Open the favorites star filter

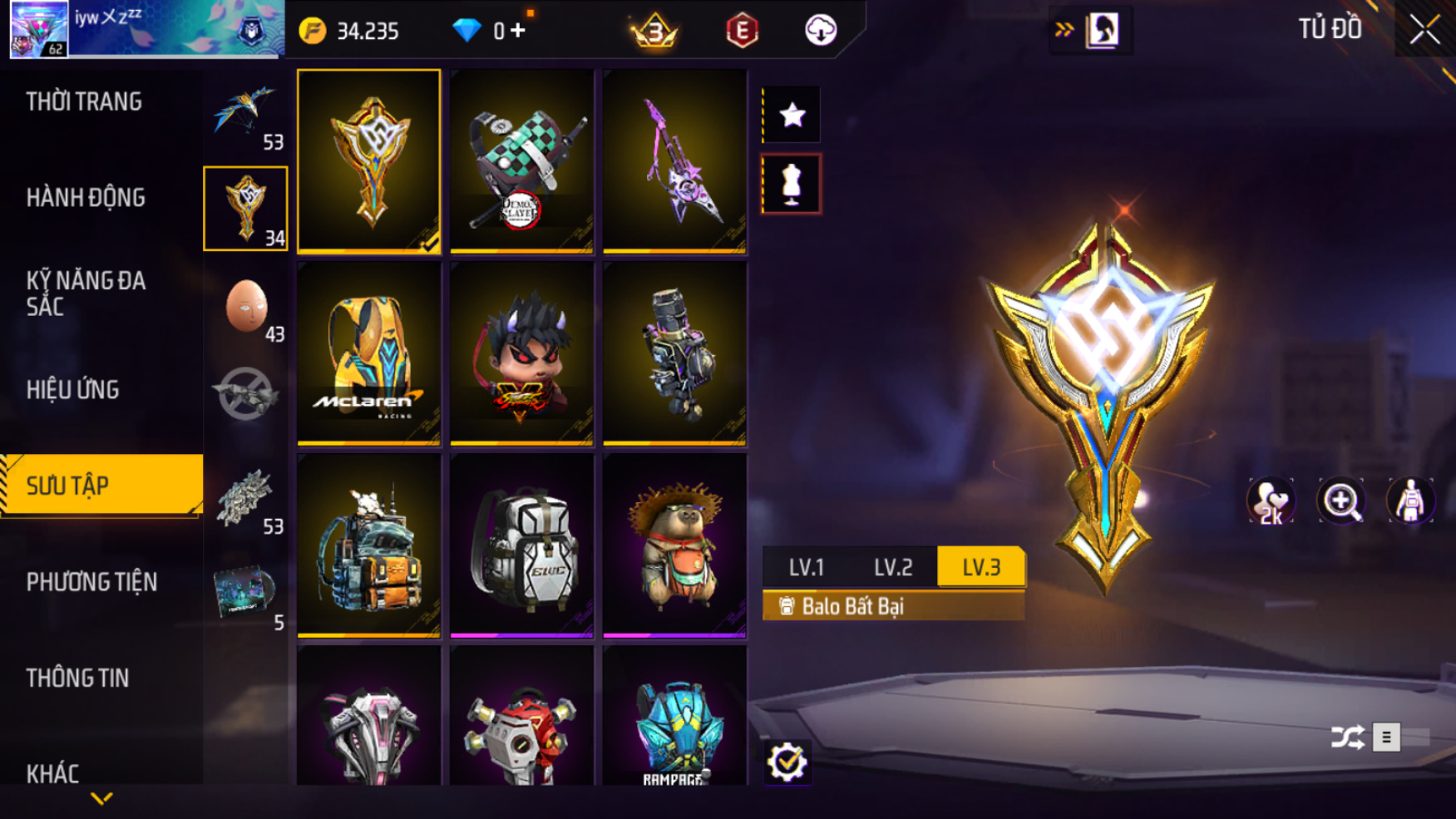click(x=792, y=115)
